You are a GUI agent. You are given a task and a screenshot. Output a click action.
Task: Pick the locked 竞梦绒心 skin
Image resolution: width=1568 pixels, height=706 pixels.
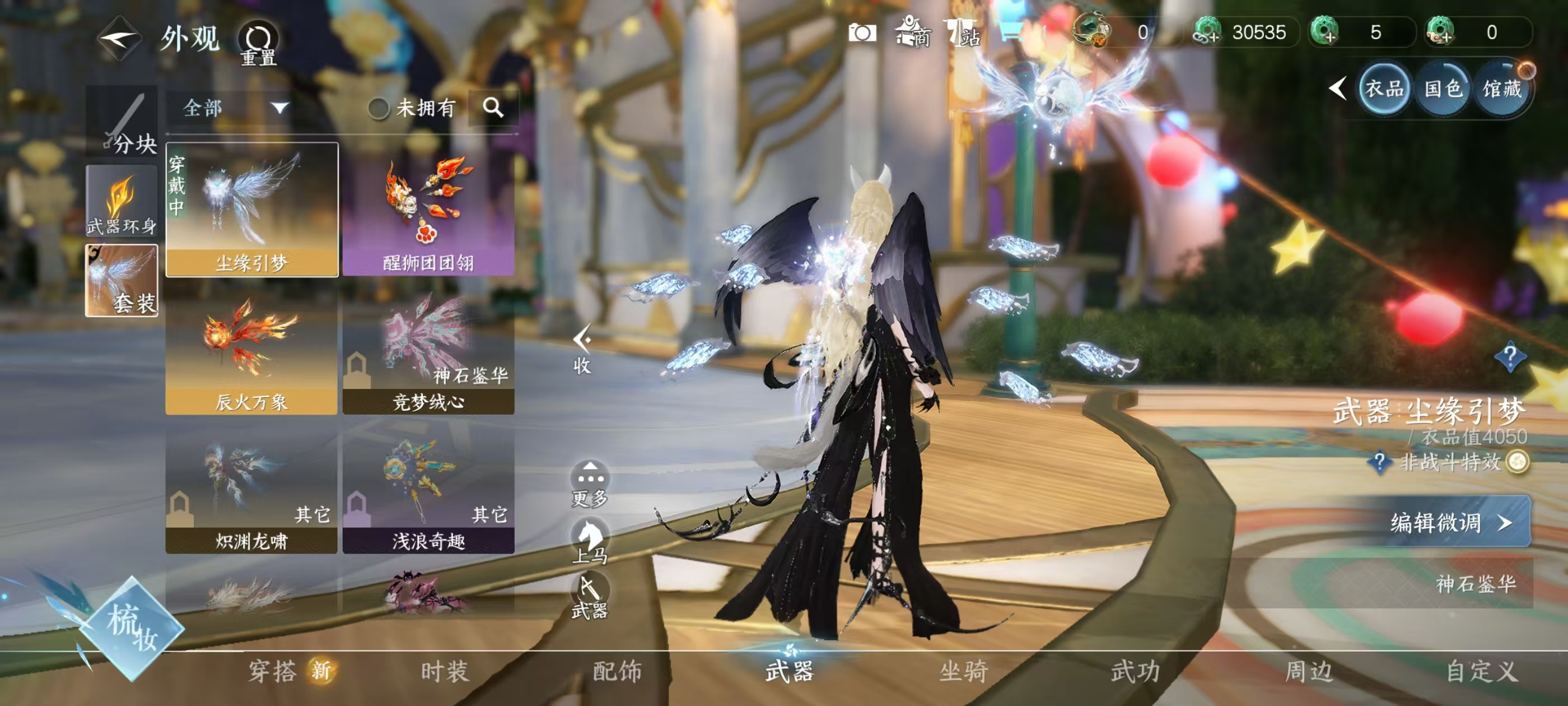coord(428,354)
